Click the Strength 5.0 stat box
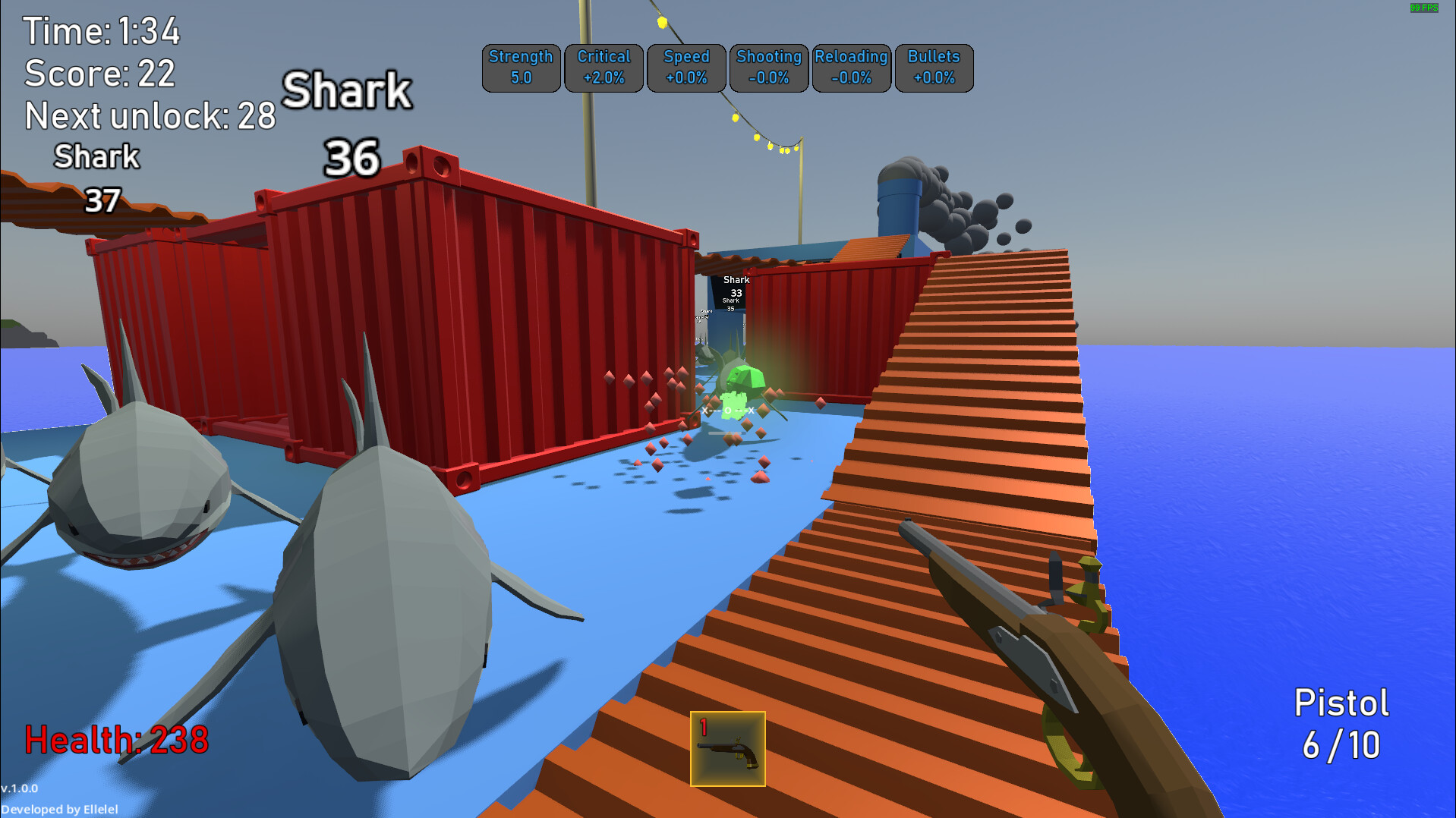 coord(521,68)
